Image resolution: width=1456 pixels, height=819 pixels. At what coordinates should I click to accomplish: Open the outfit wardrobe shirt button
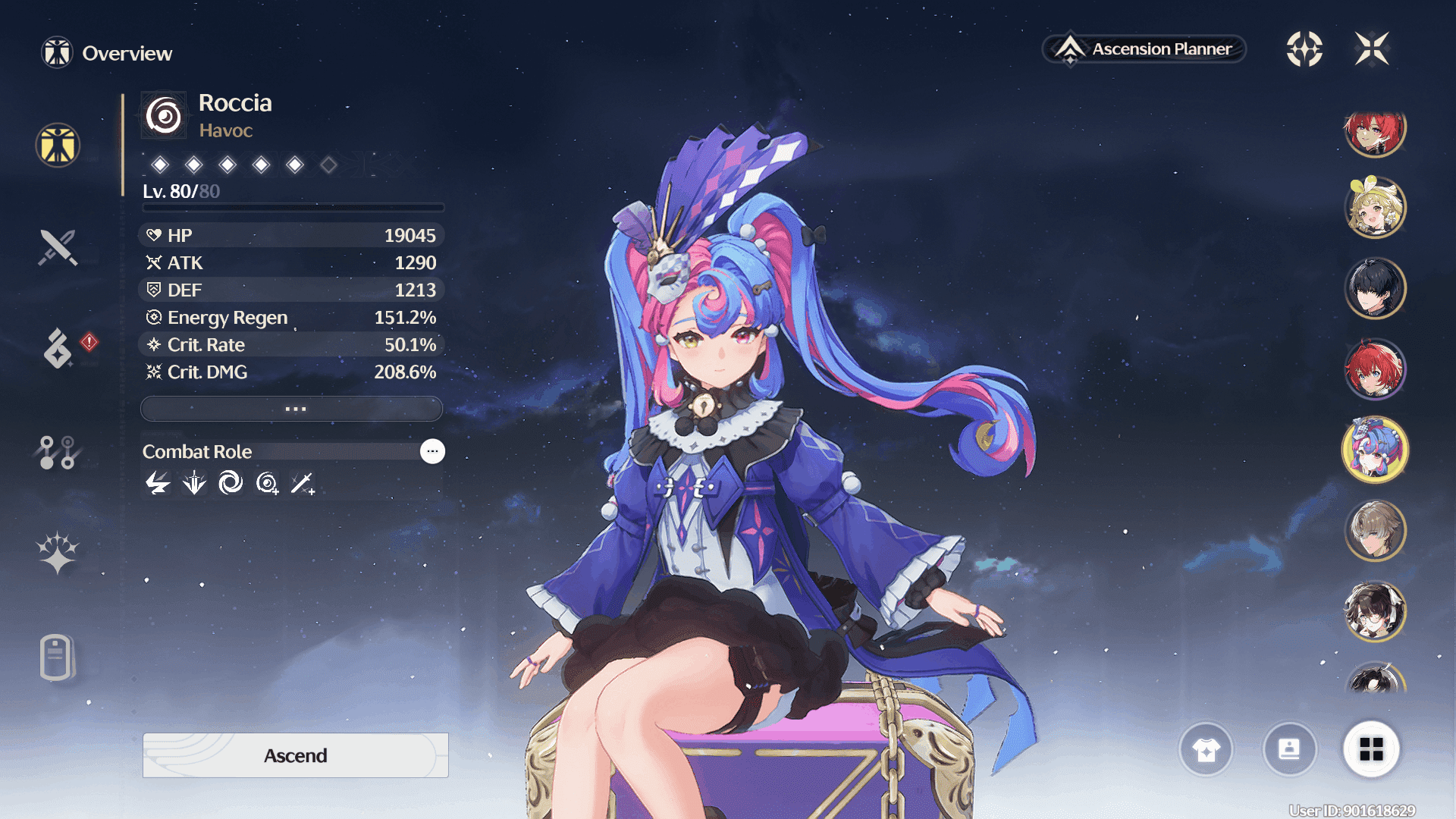coord(1206,750)
